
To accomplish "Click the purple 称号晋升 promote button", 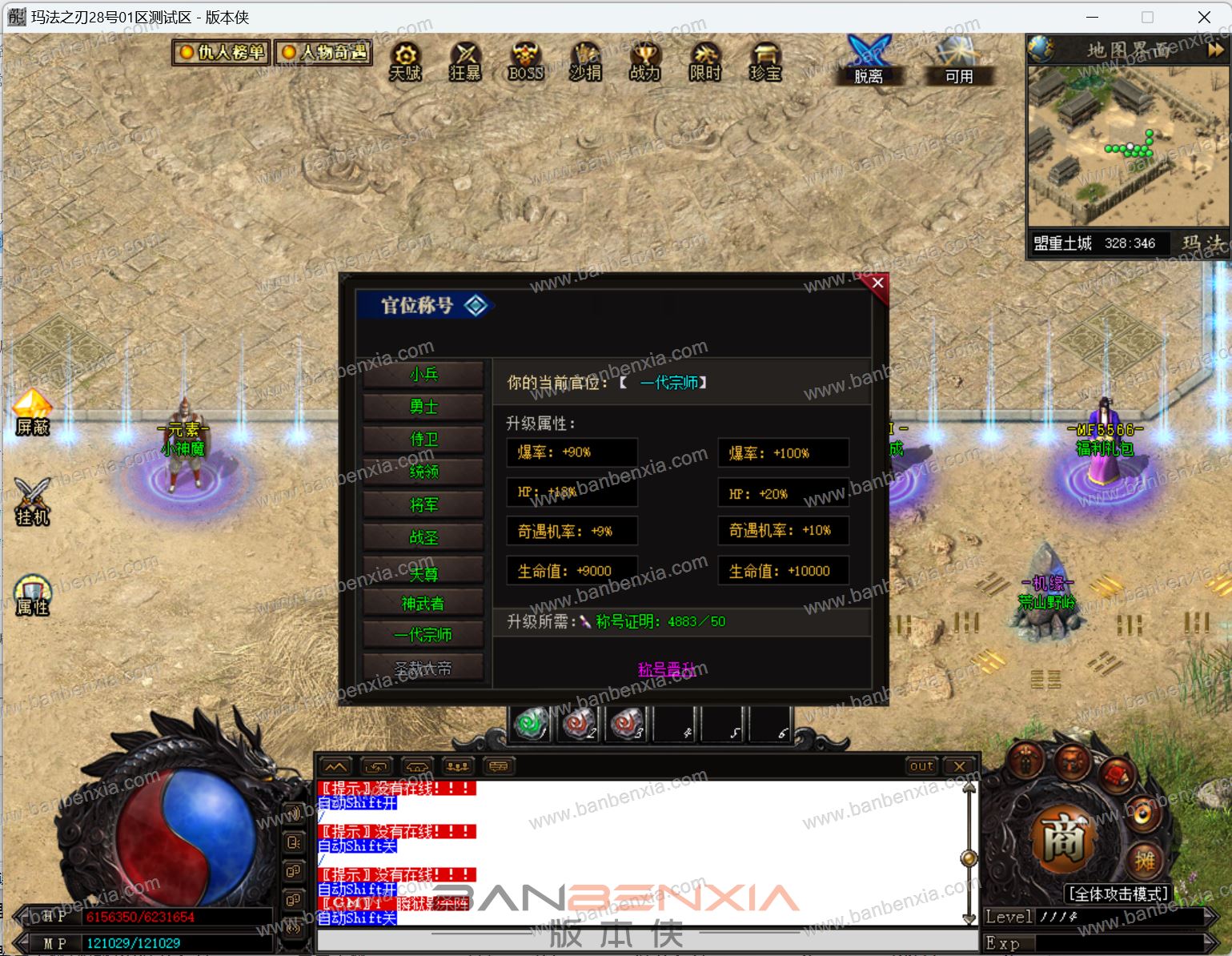I will (x=672, y=669).
